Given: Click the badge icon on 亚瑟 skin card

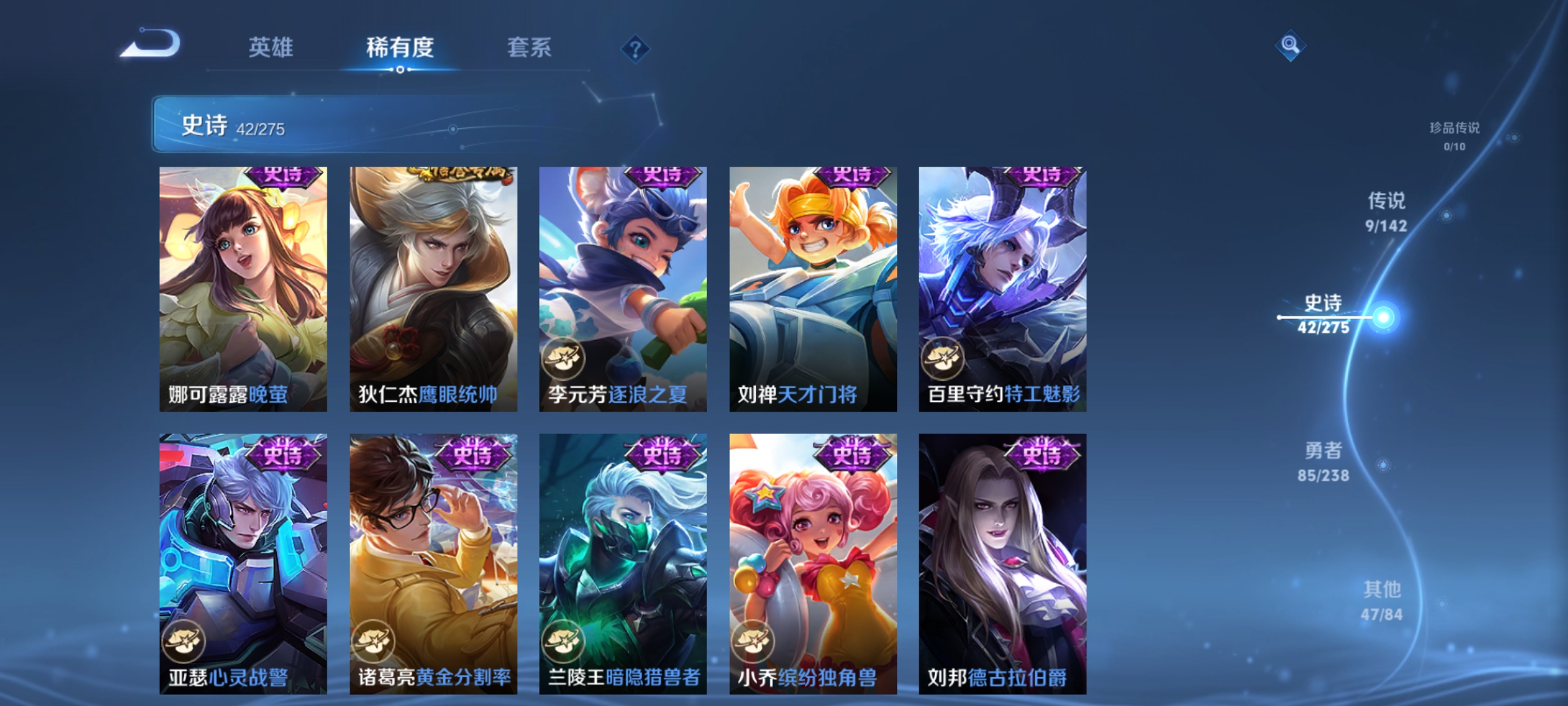Looking at the screenshot, I should pos(184,641).
